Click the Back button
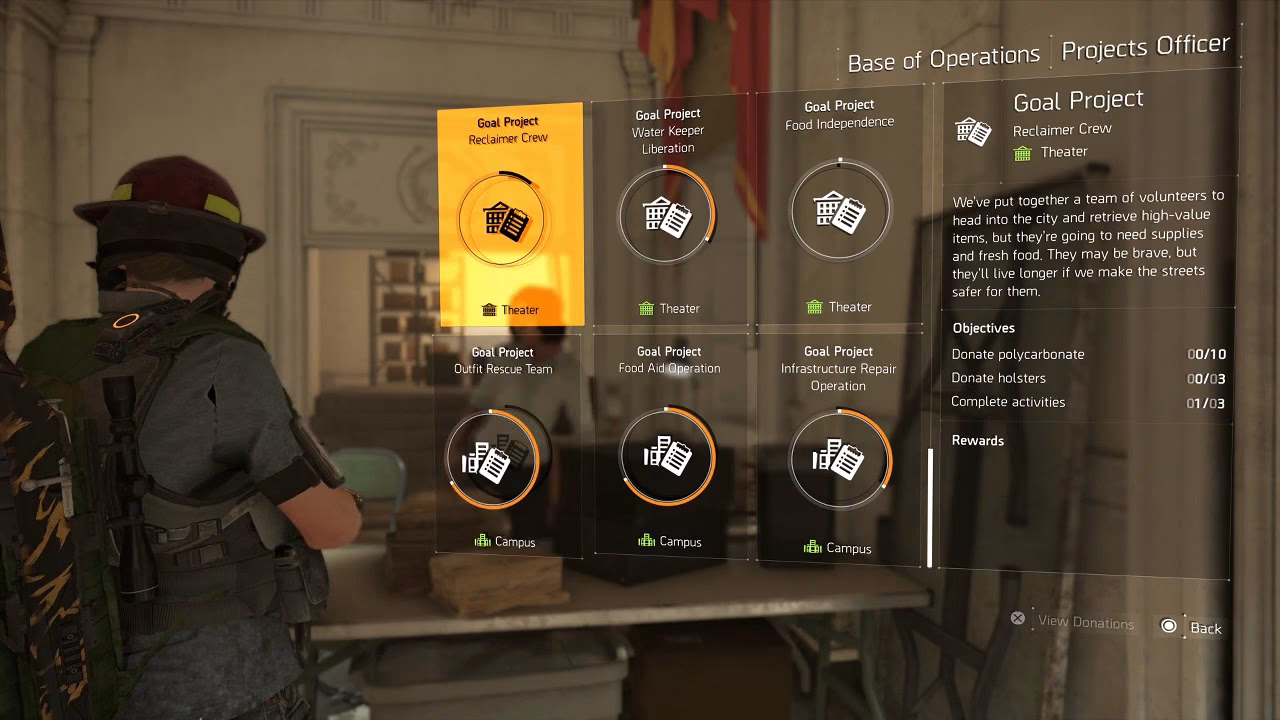 coord(1207,628)
